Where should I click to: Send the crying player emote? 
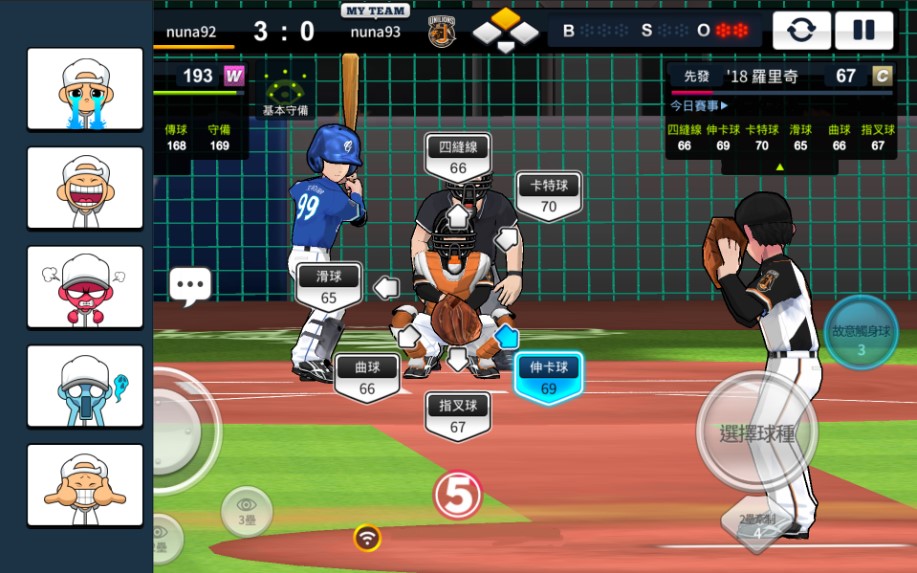pos(85,89)
